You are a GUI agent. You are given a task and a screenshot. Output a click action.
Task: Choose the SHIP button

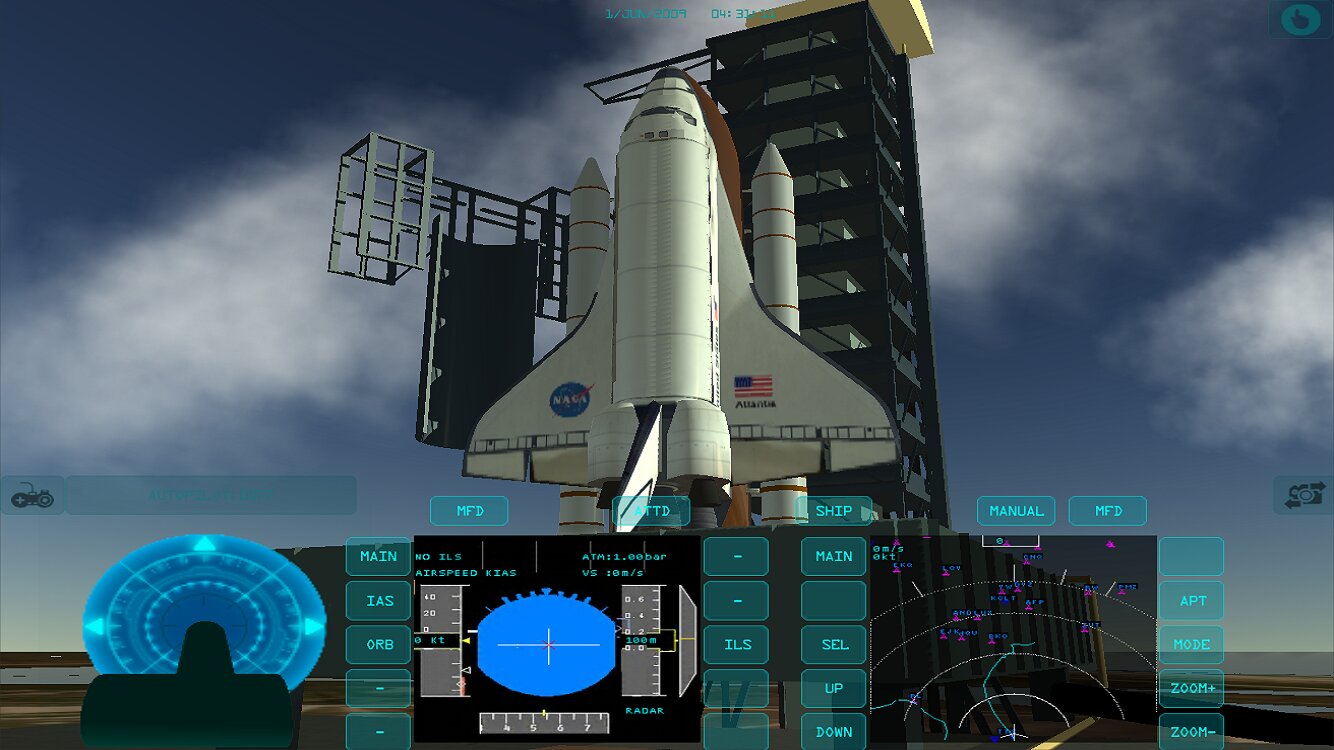pos(833,511)
